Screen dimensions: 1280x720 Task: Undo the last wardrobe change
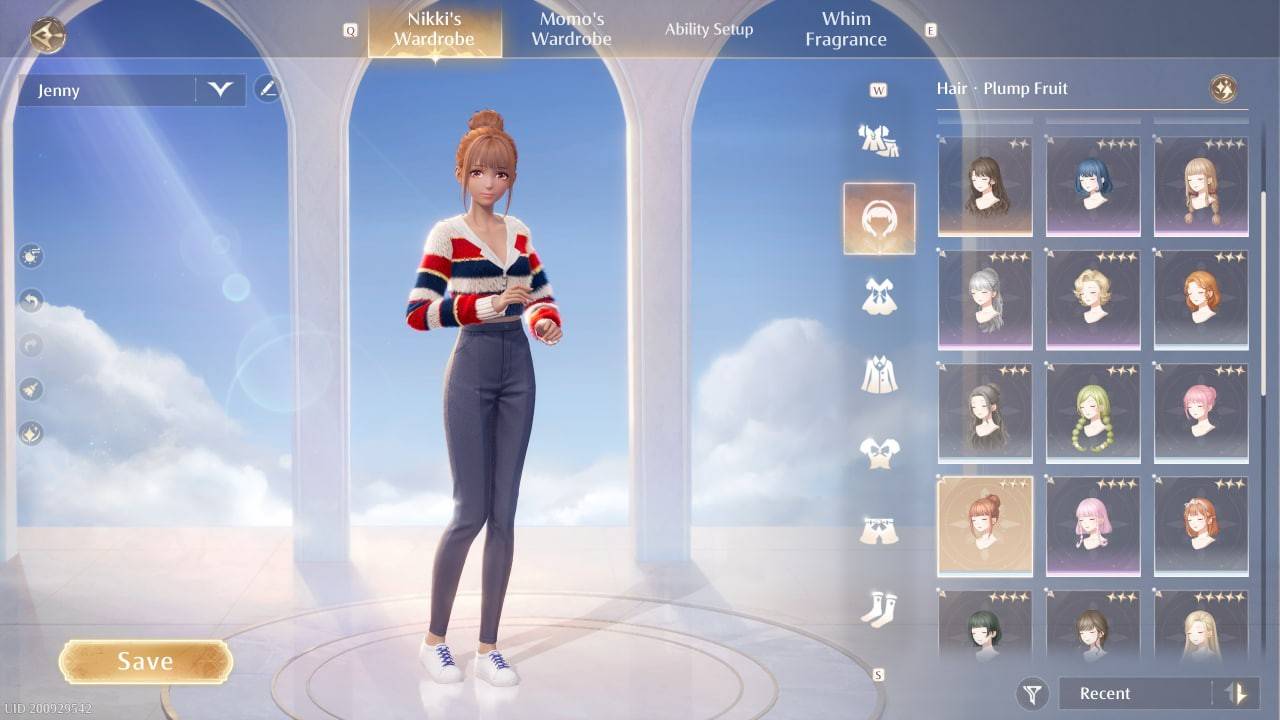point(30,300)
